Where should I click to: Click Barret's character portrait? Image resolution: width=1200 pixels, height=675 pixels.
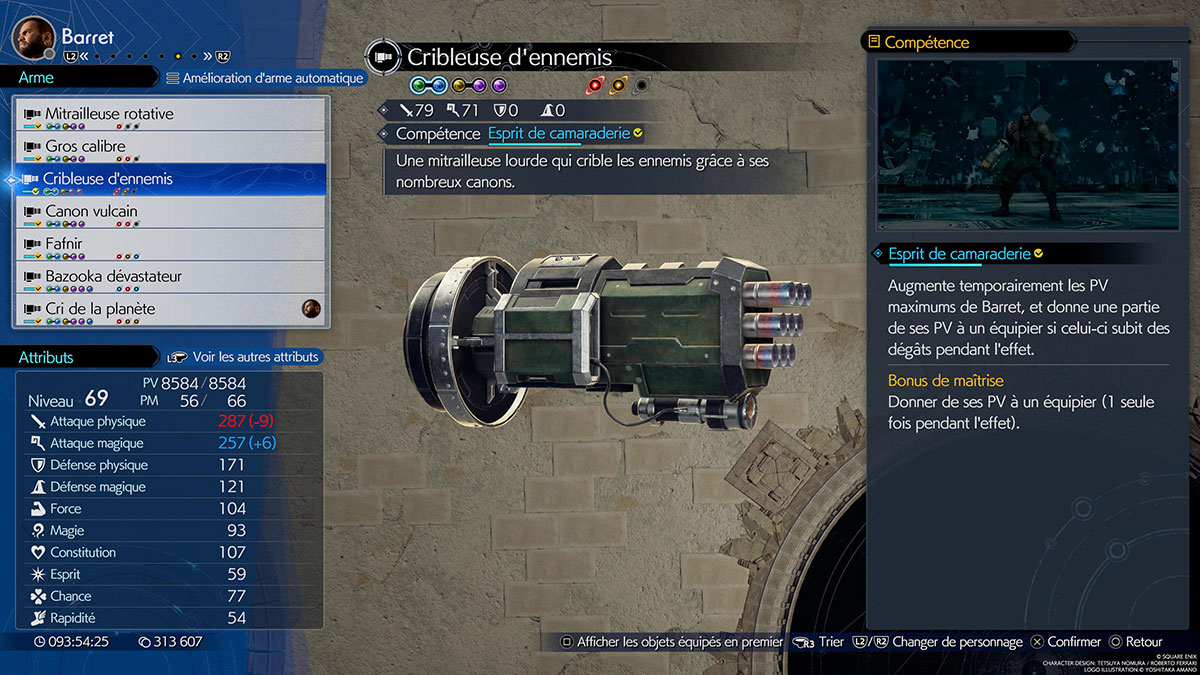[33, 37]
